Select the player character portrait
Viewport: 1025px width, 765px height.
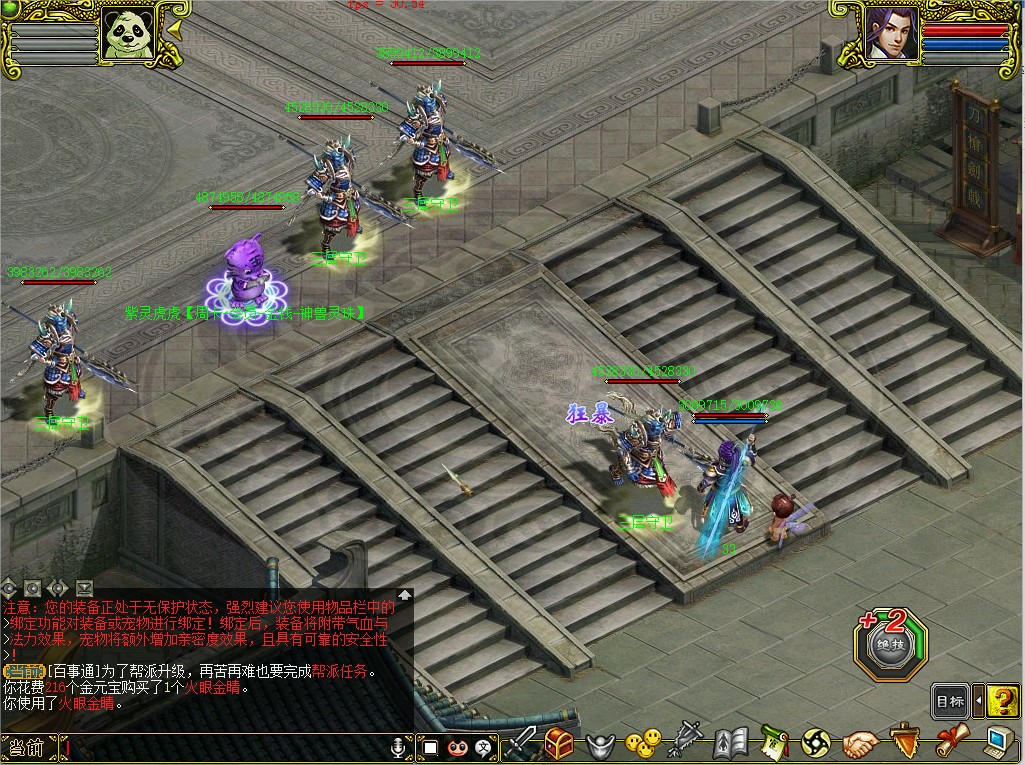[x=892, y=33]
